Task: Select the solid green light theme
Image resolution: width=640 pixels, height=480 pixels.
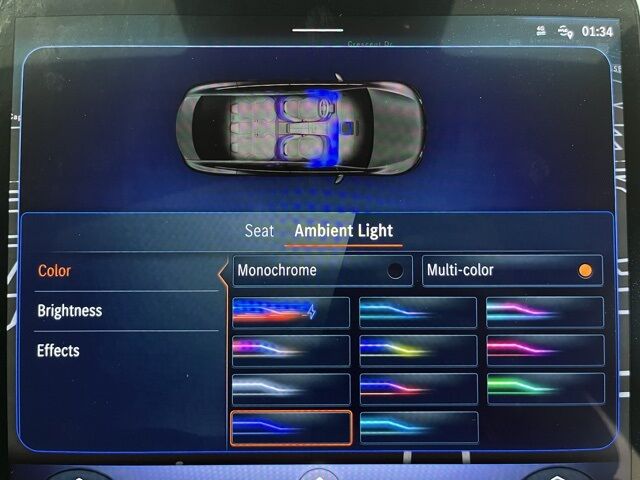Action: point(545,388)
